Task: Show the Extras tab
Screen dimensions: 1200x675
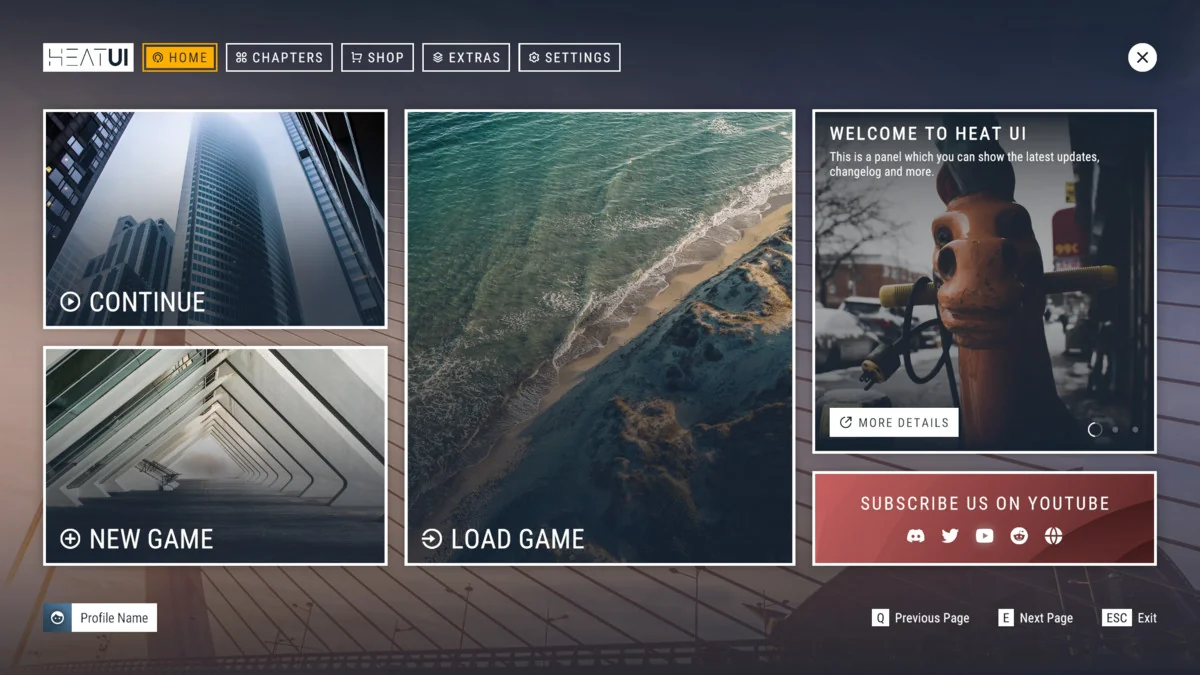Action: pos(466,58)
